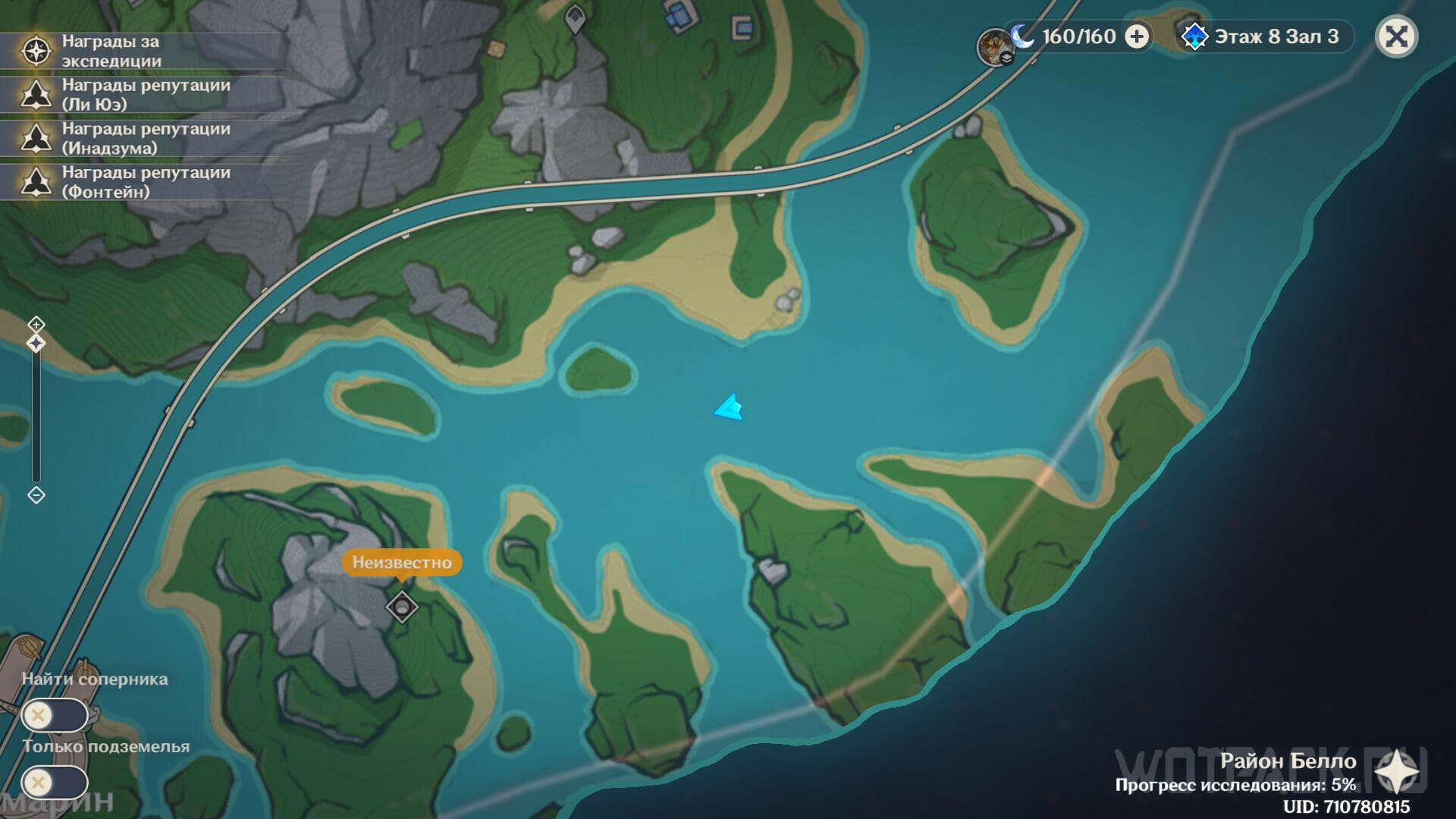Screen dimensions: 1456x819
Task: Click the map zoom slider handle
Action: (36, 344)
